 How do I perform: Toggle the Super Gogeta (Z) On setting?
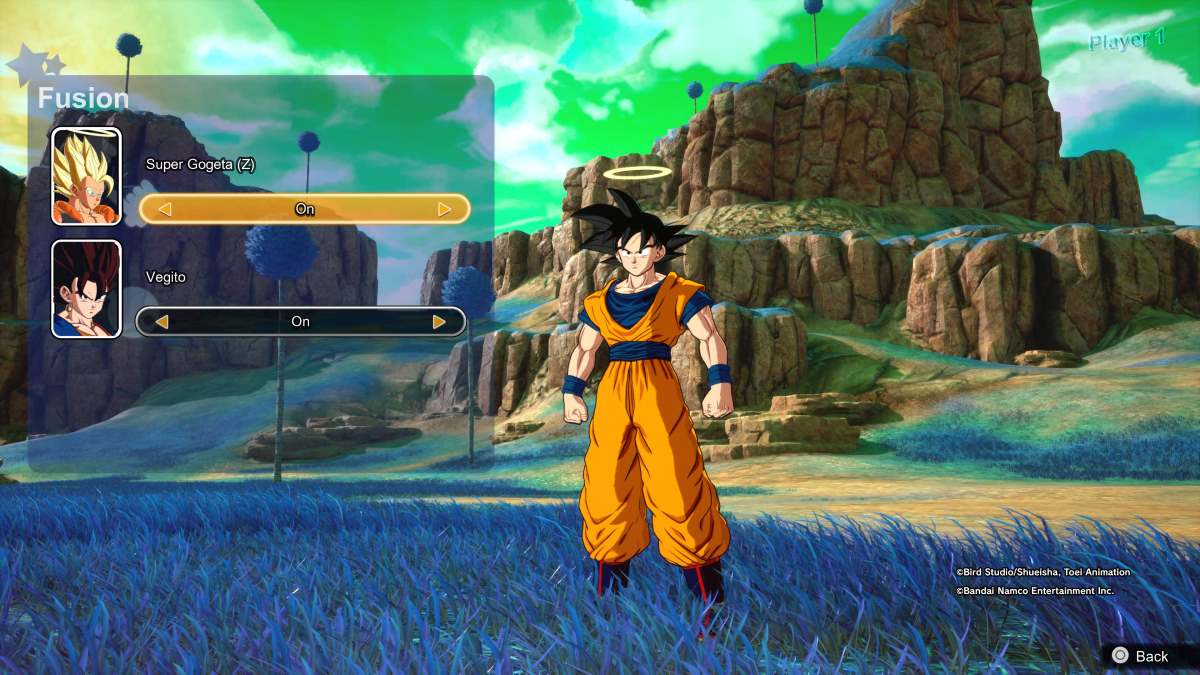[x=304, y=209]
